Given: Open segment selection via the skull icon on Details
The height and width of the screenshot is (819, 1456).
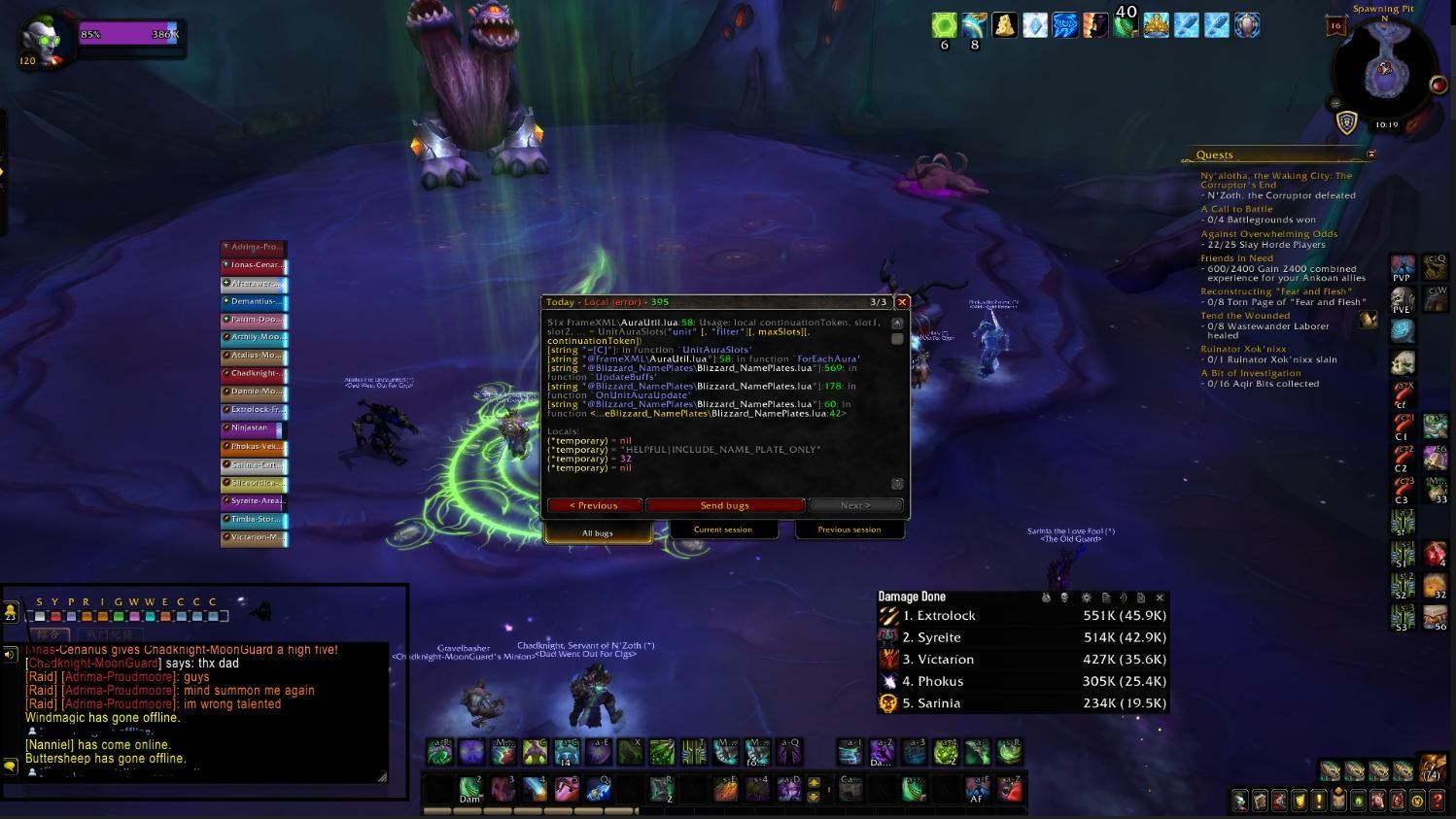Looking at the screenshot, I should pos(1064,597).
